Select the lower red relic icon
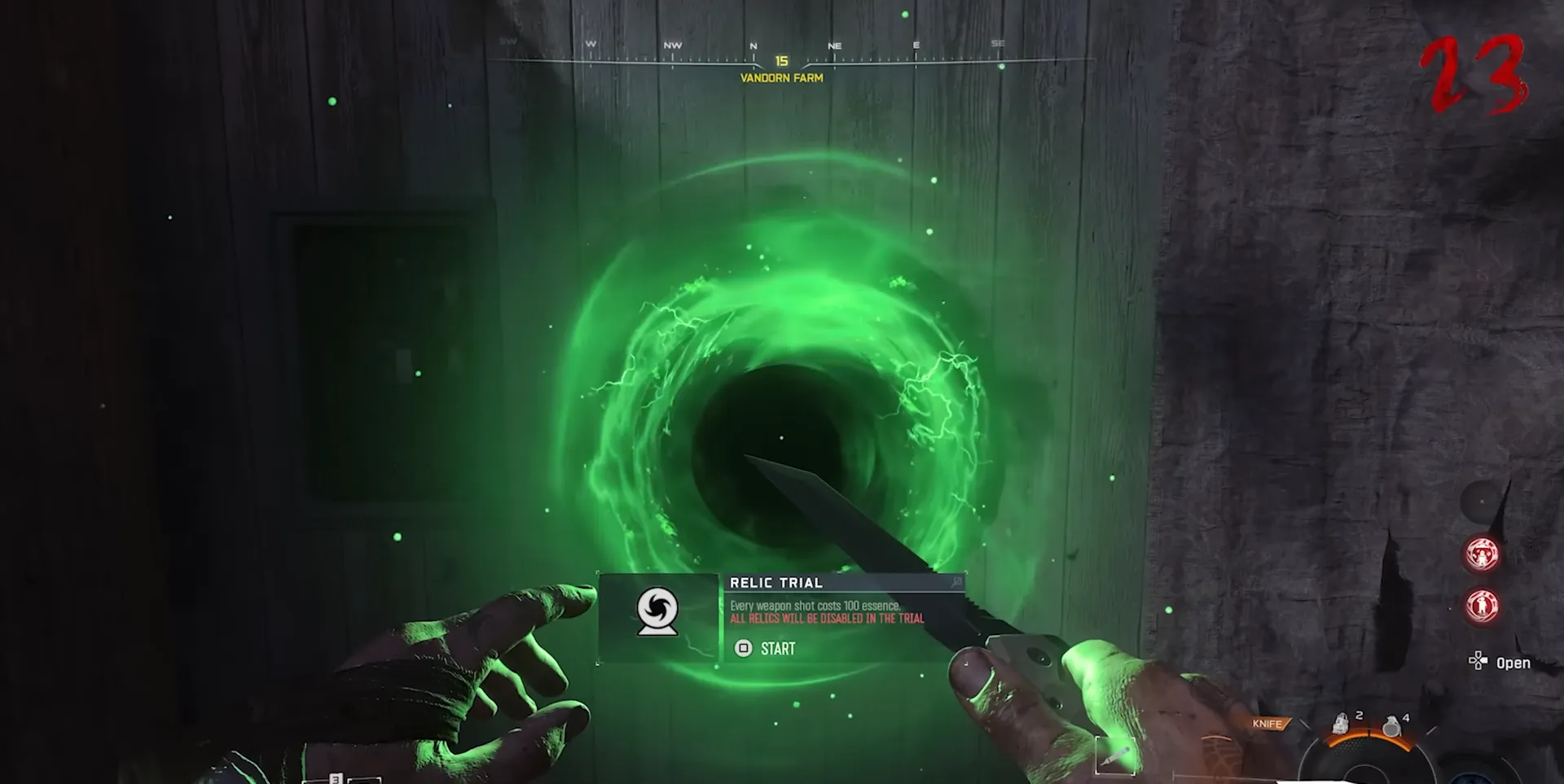Screen dimensions: 1564x784 pyautogui.click(x=1482, y=606)
